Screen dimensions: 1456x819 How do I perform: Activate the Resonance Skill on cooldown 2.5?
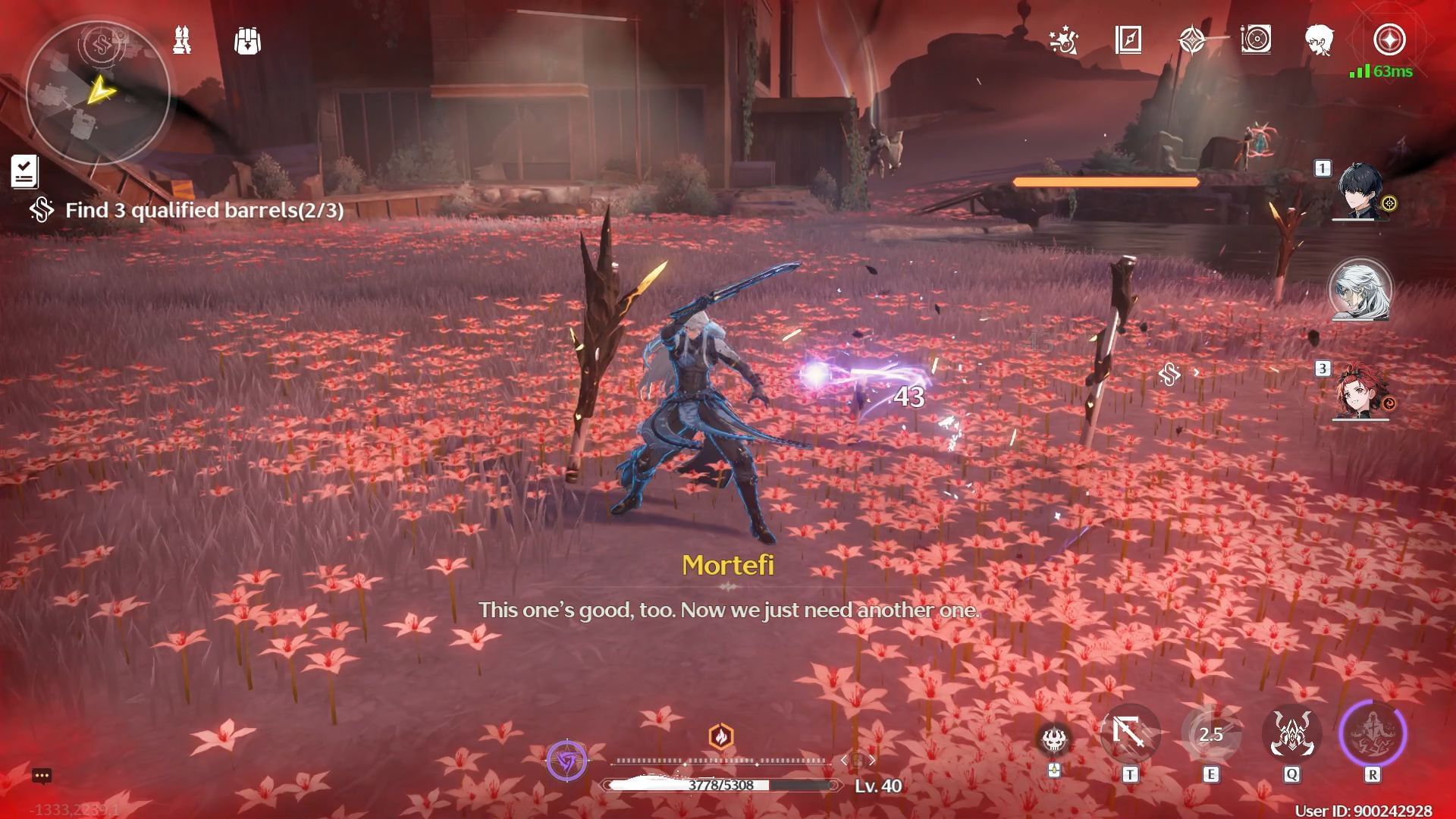pos(1210,734)
